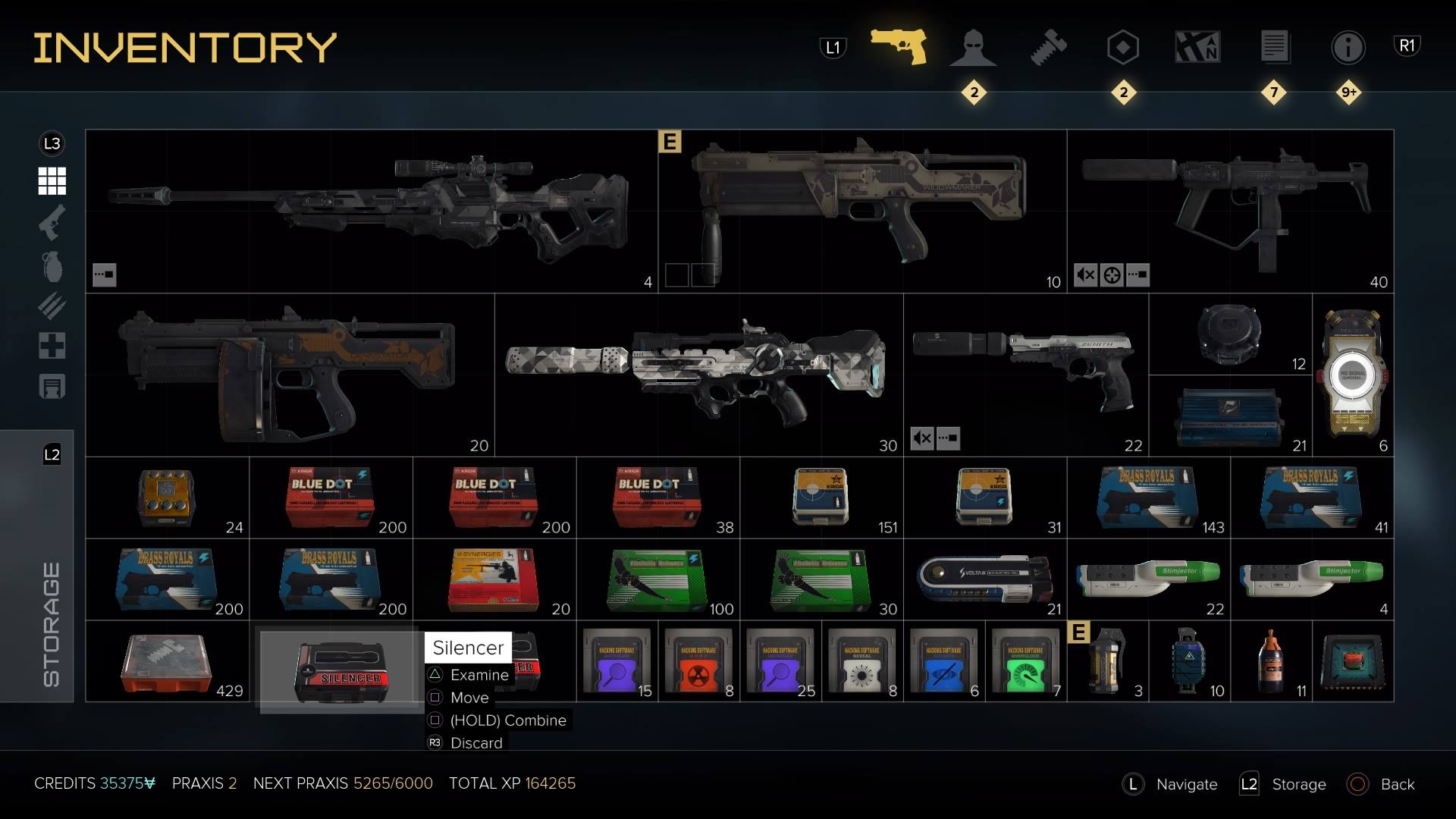The width and height of the screenshot is (1456, 819).
Task: Select the map keycodes category icon
Action: point(1198,47)
